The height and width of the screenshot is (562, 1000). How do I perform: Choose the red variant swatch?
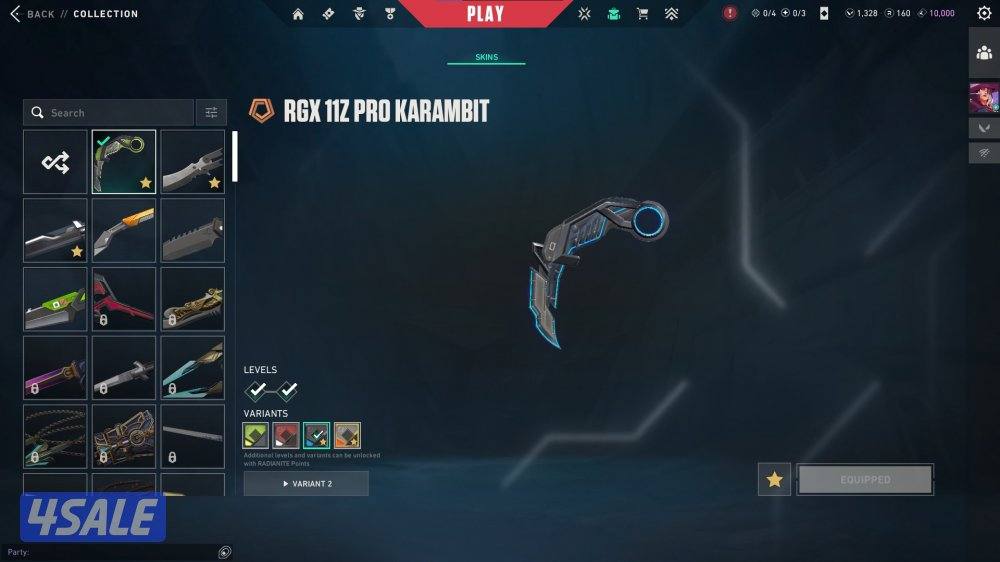[x=286, y=435]
